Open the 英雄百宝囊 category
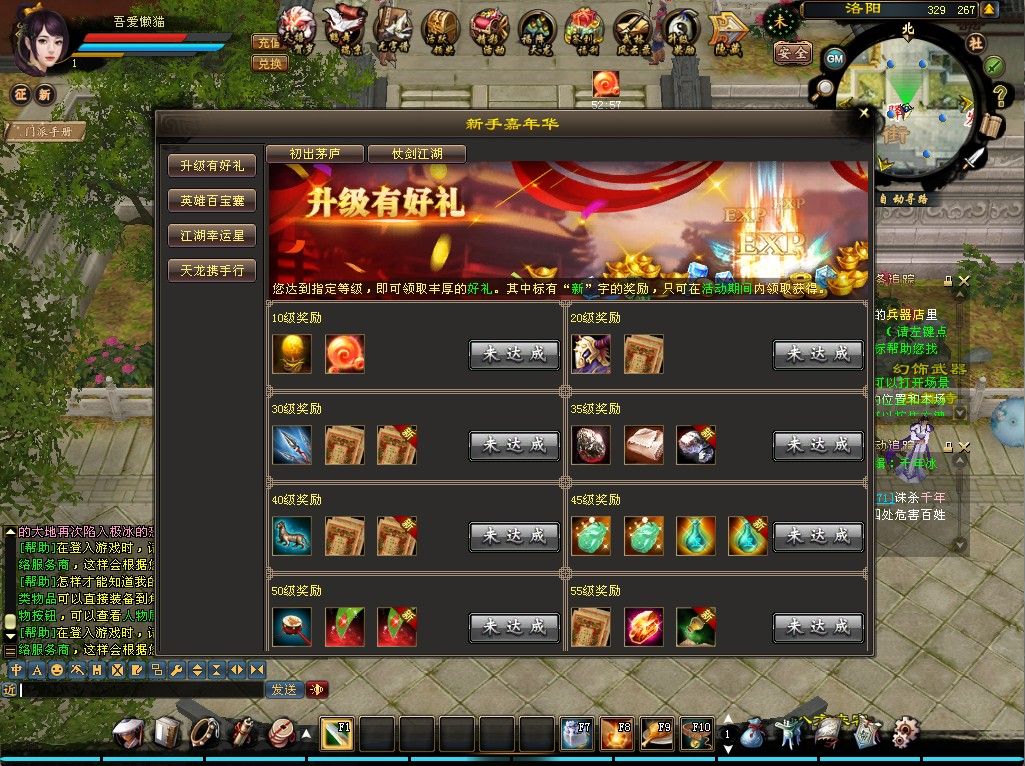This screenshot has height=766, width=1025. point(212,201)
